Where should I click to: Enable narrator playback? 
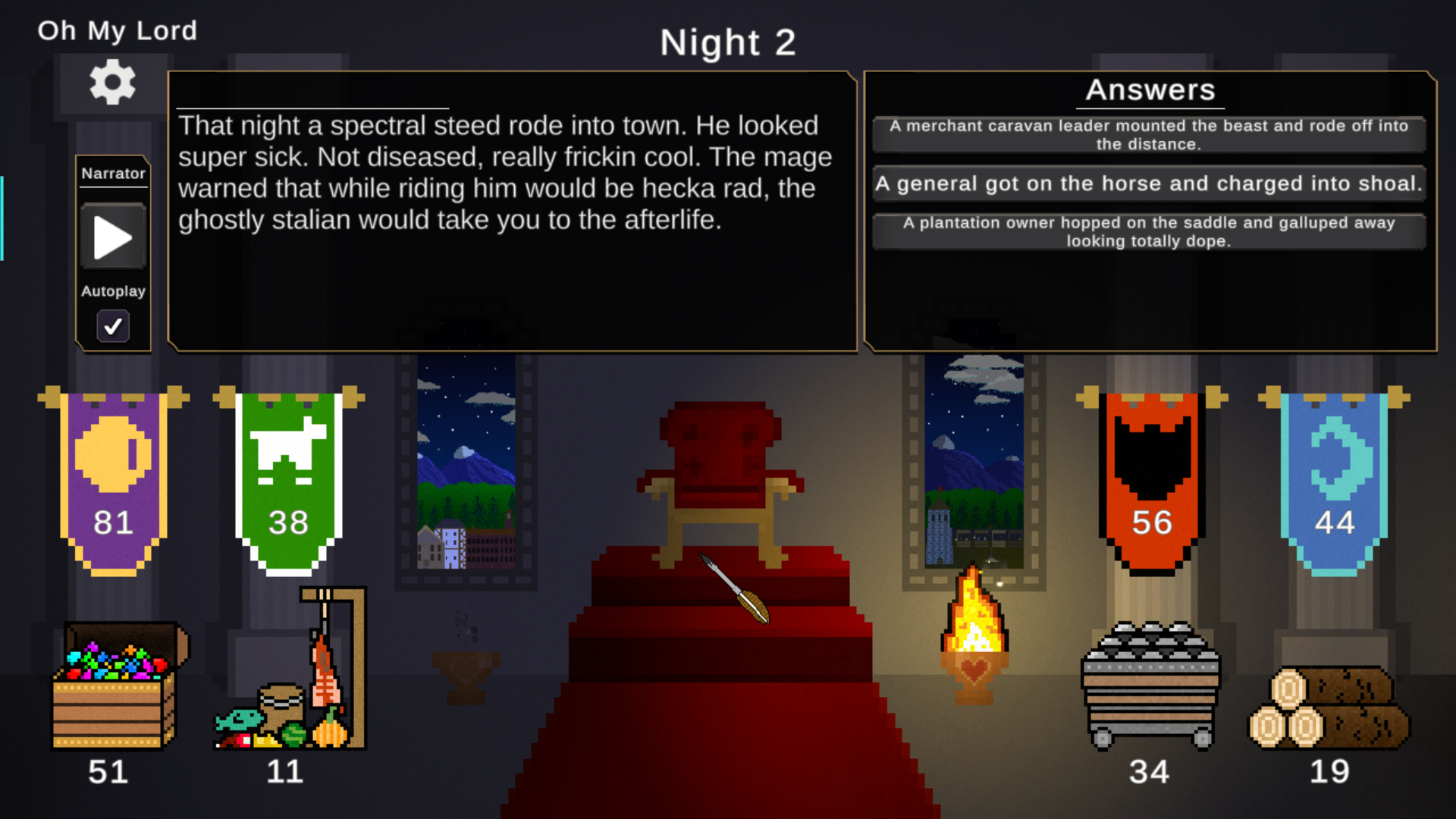112,237
